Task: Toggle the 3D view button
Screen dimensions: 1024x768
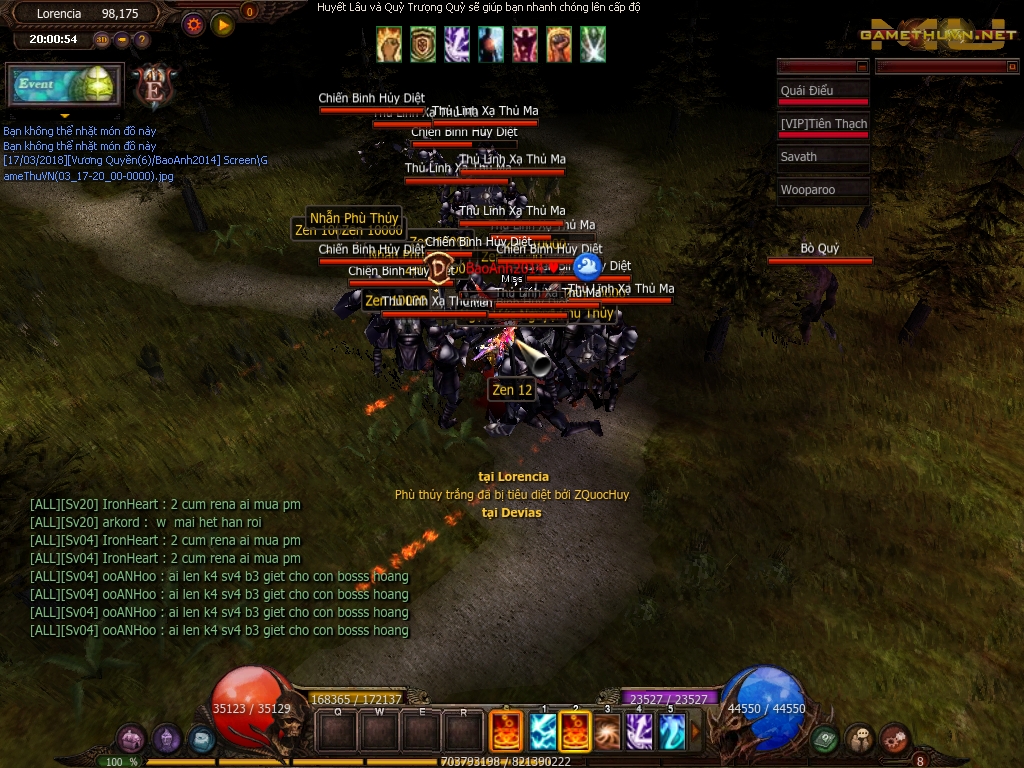Action: pos(102,40)
